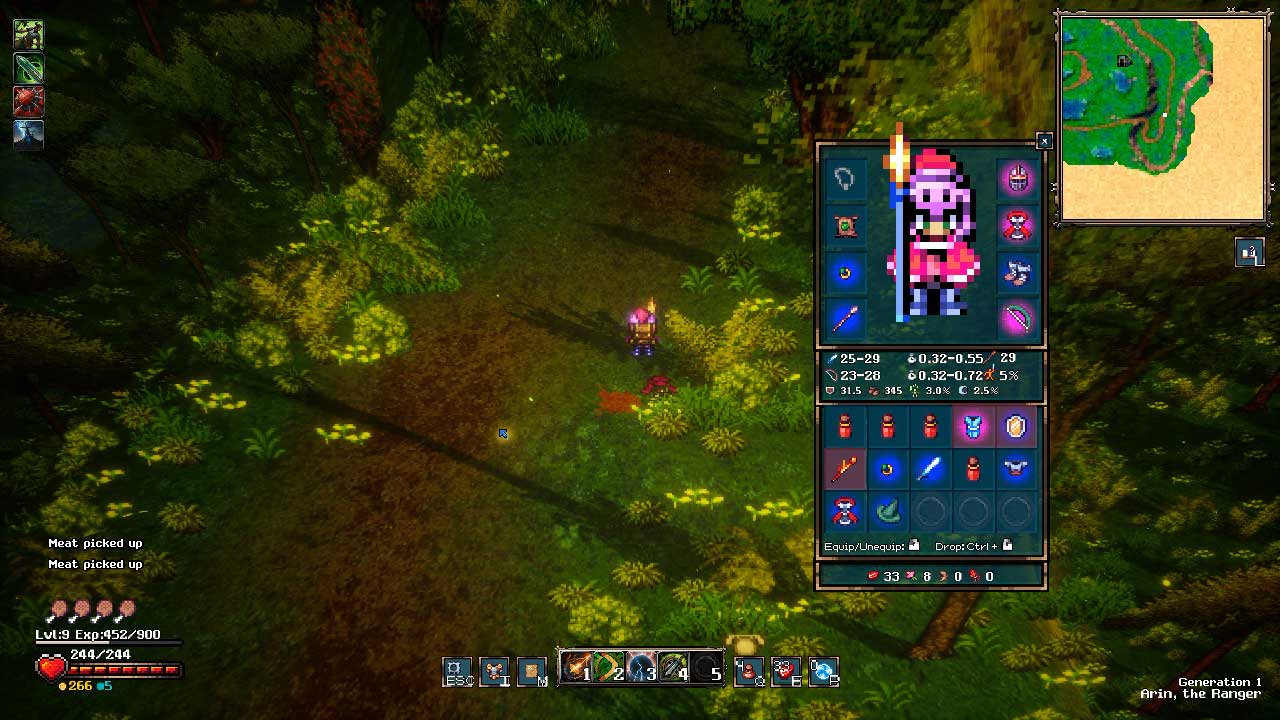Click the map toggle button below minimap
The image size is (1280, 720).
coord(1249,253)
